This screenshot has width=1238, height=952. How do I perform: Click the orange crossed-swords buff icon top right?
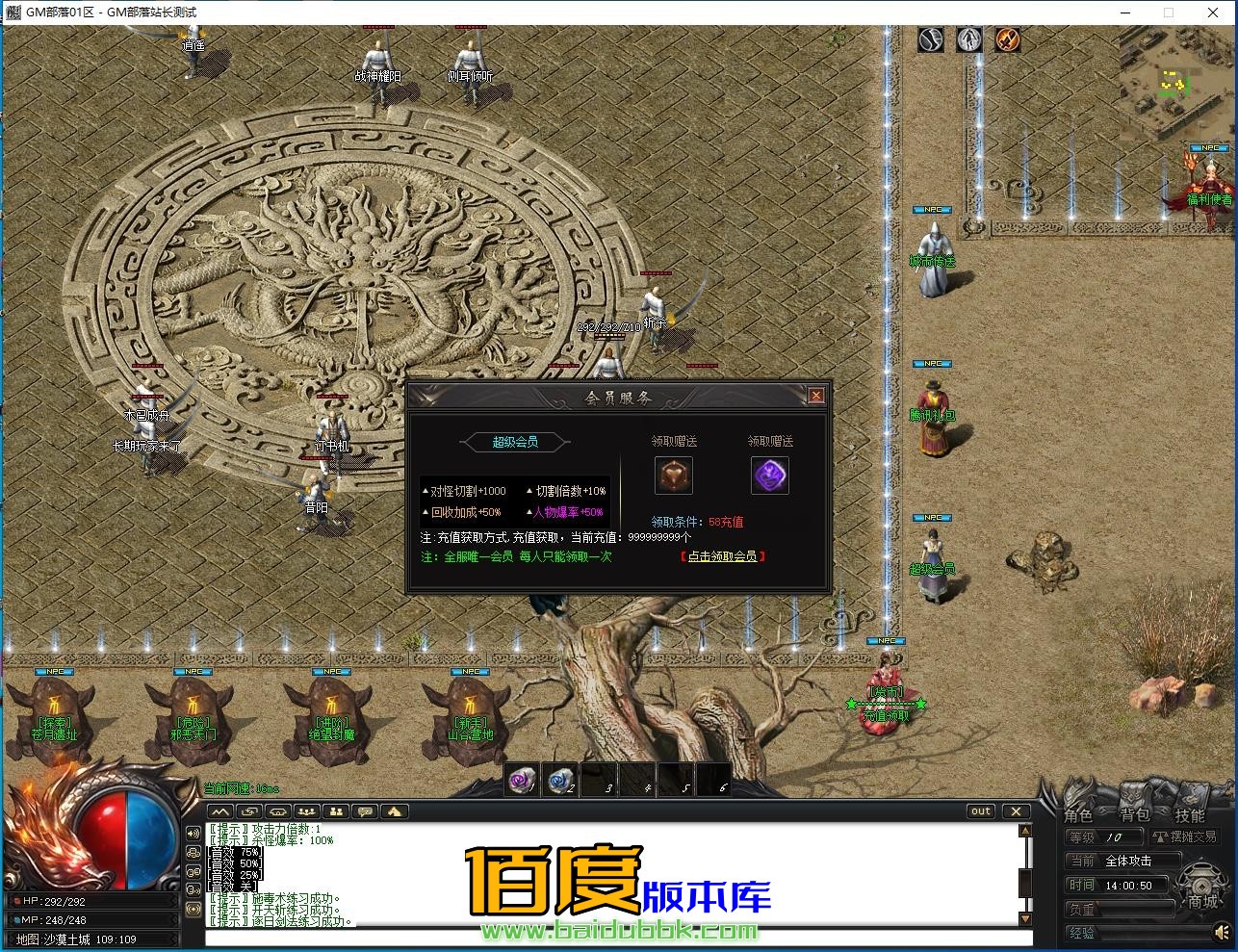[1008, 39]
